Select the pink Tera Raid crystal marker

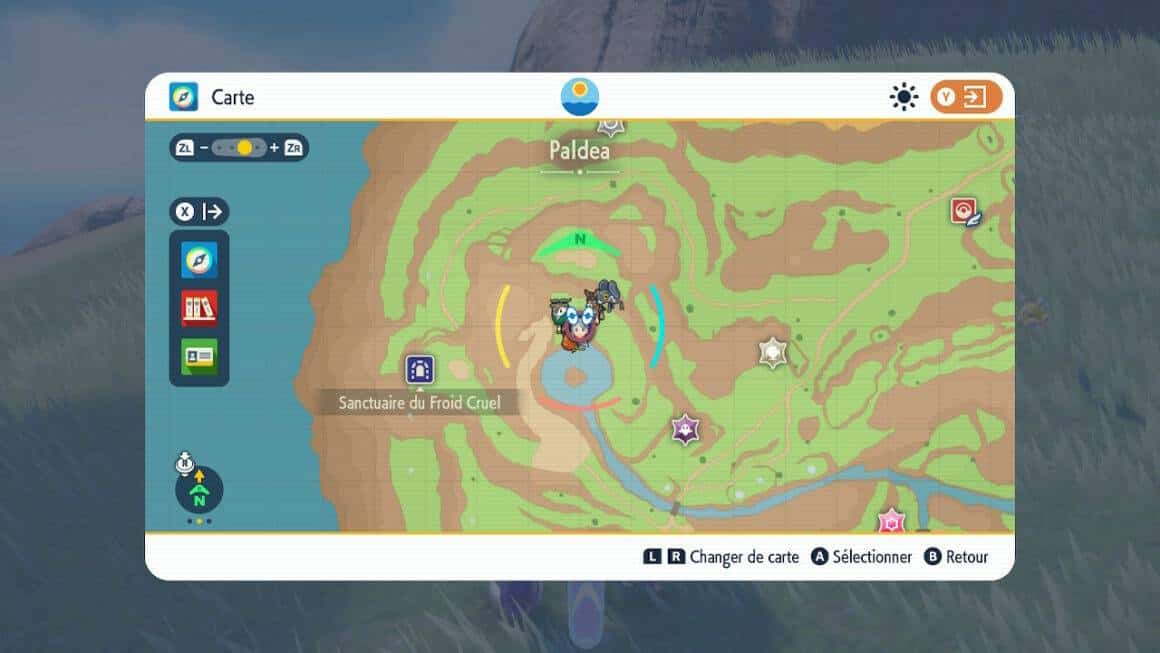(x=890, y=521)
